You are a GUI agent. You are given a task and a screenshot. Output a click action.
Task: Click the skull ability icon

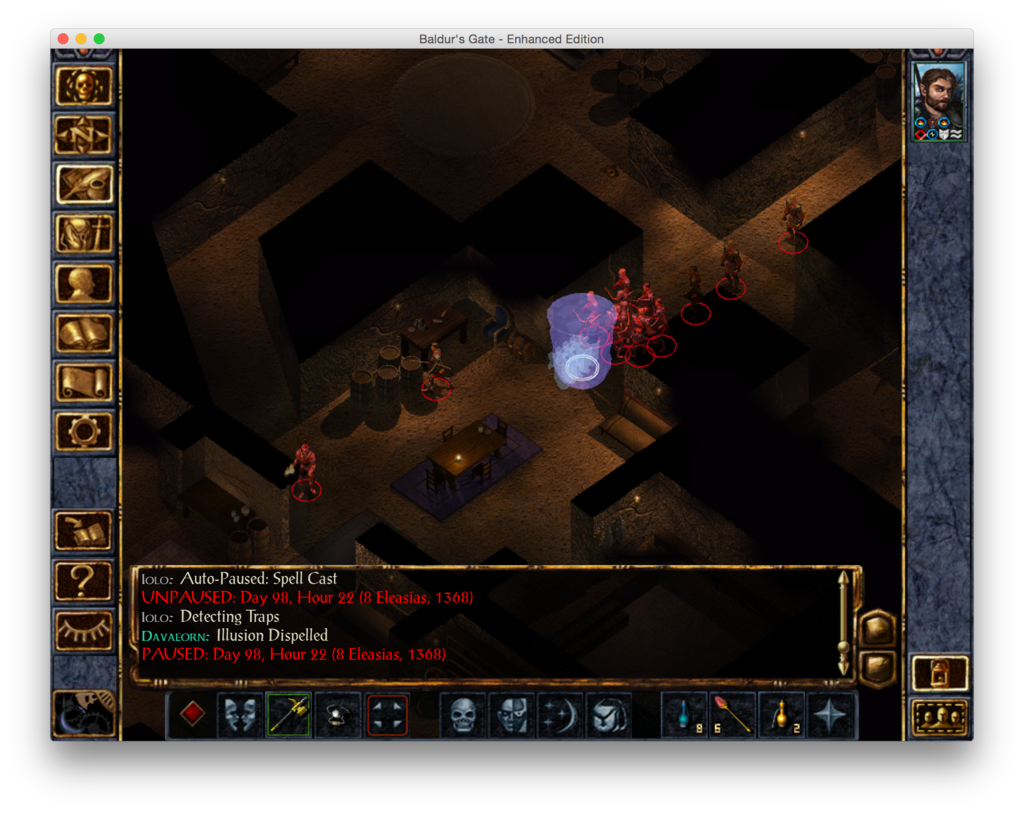click(463, 715)
